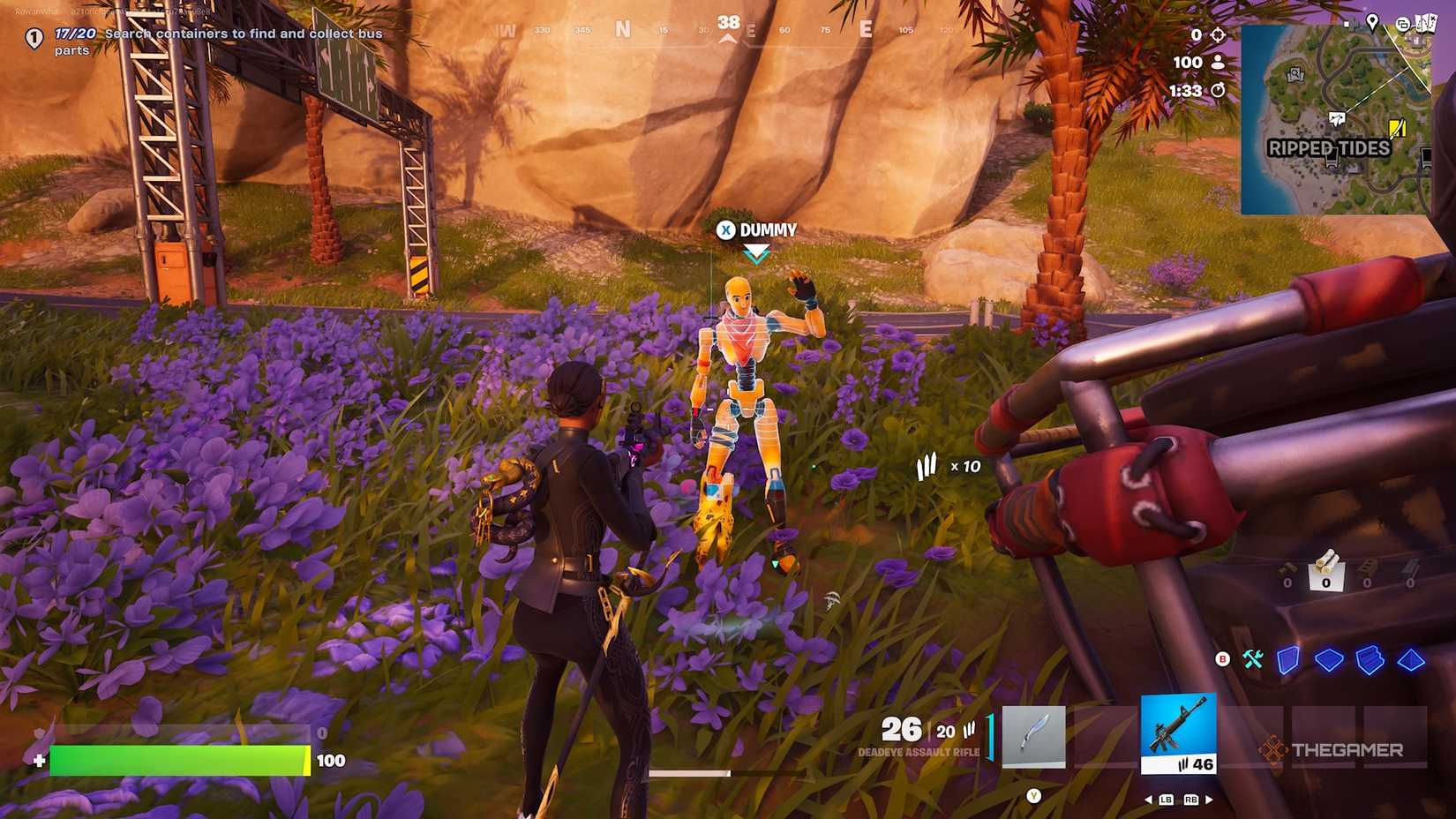This screenshot has width=1456, height=819.
Task: Select the floor build piece icon
Action: coord(1329,660)
